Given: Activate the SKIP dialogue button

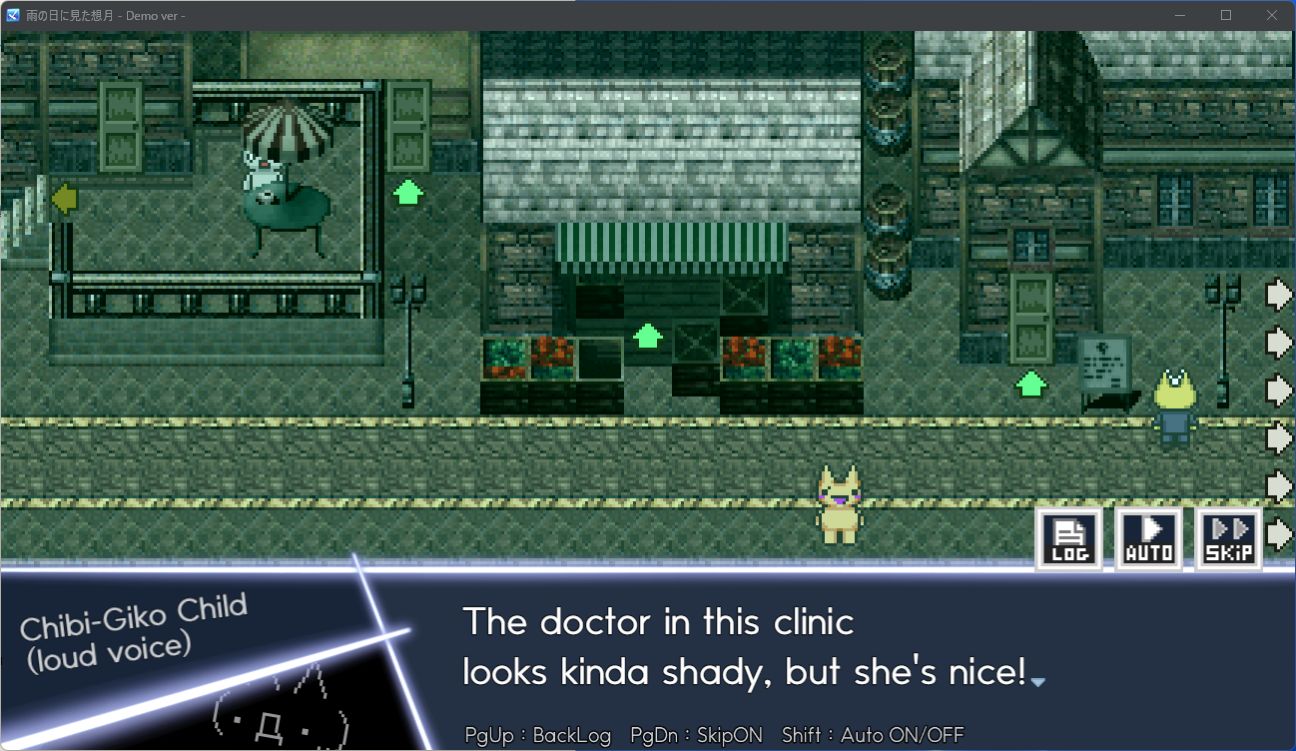Looking at the screenshot, I should coord(1229,539).
